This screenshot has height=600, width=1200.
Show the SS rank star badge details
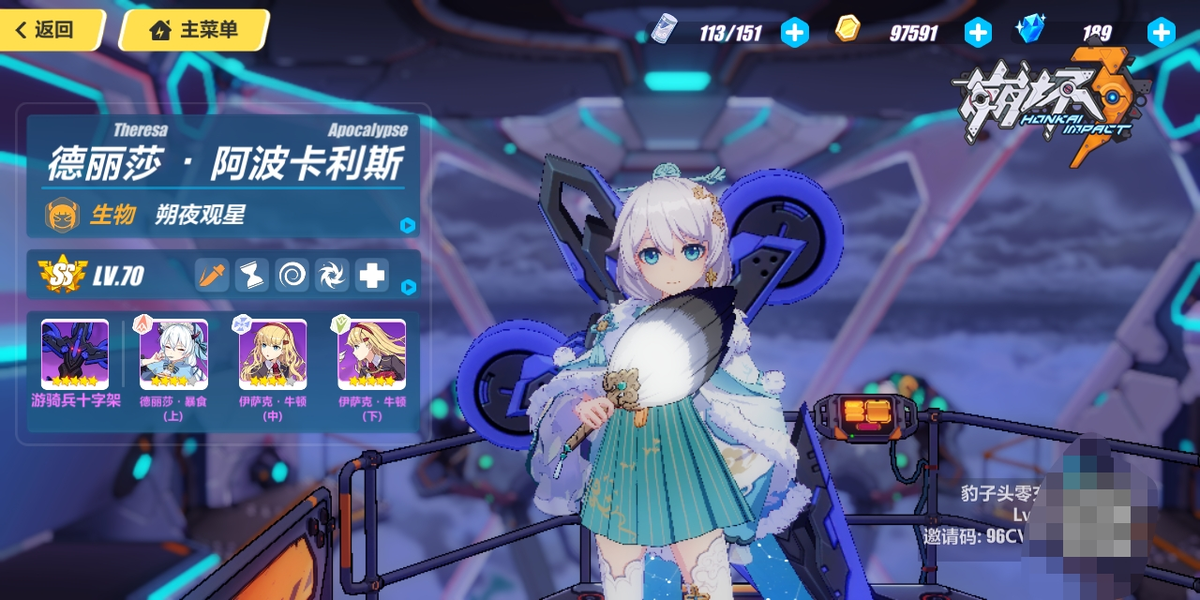point(62,275)
